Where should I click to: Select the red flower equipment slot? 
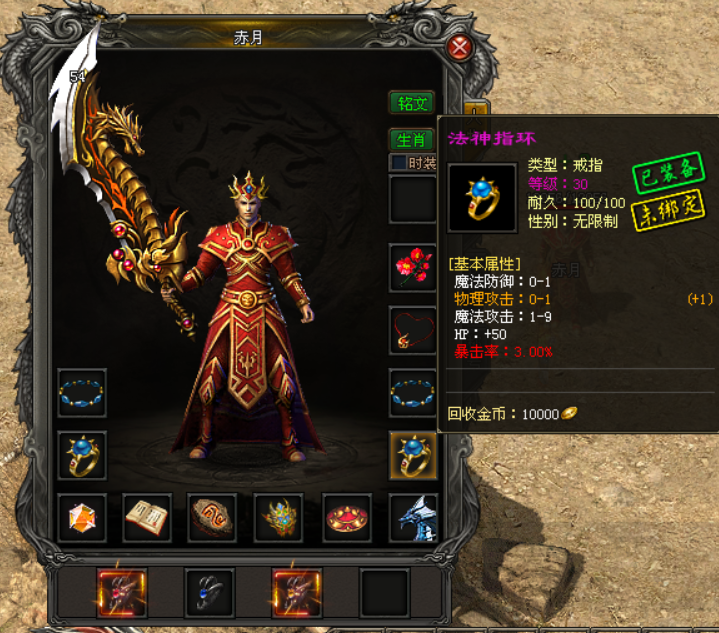pyautogui.click(x=412, y=267)
